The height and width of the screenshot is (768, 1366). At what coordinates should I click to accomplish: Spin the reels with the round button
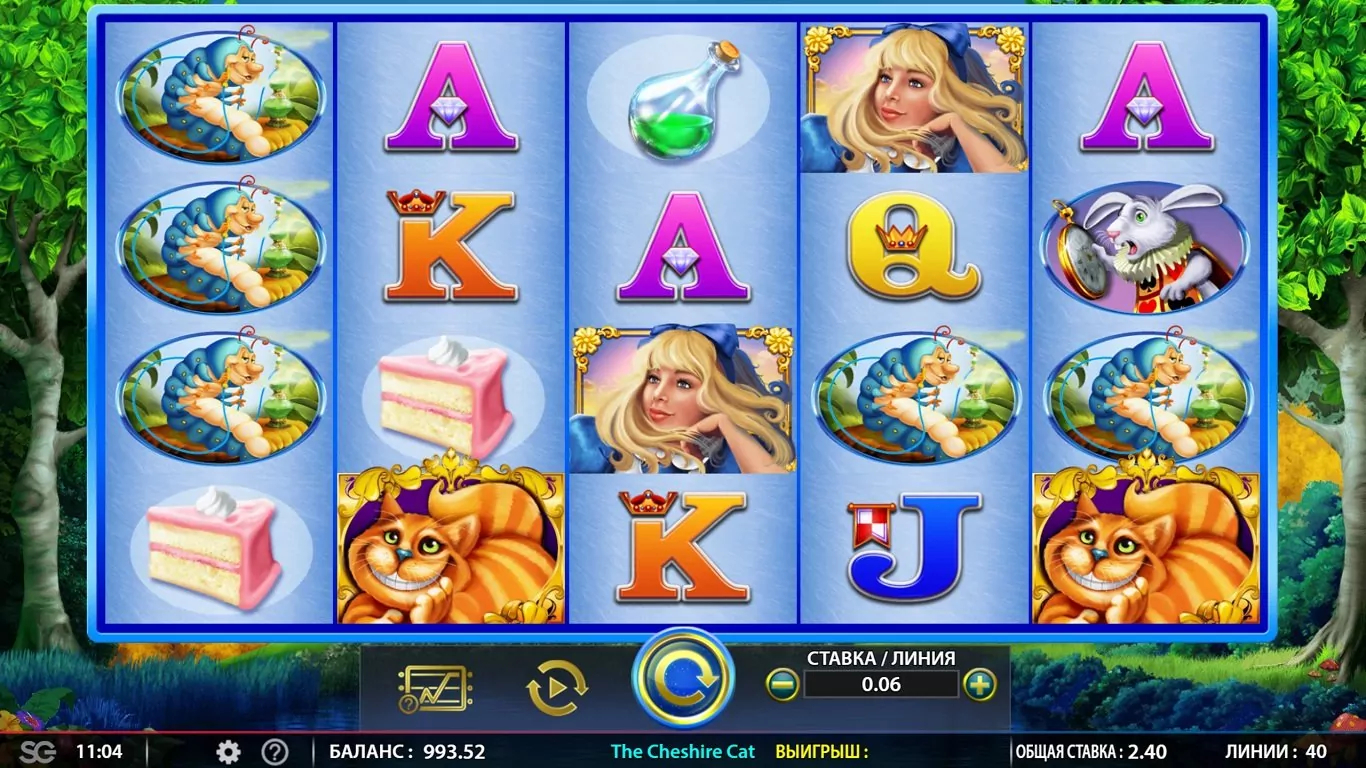point(683,678)
